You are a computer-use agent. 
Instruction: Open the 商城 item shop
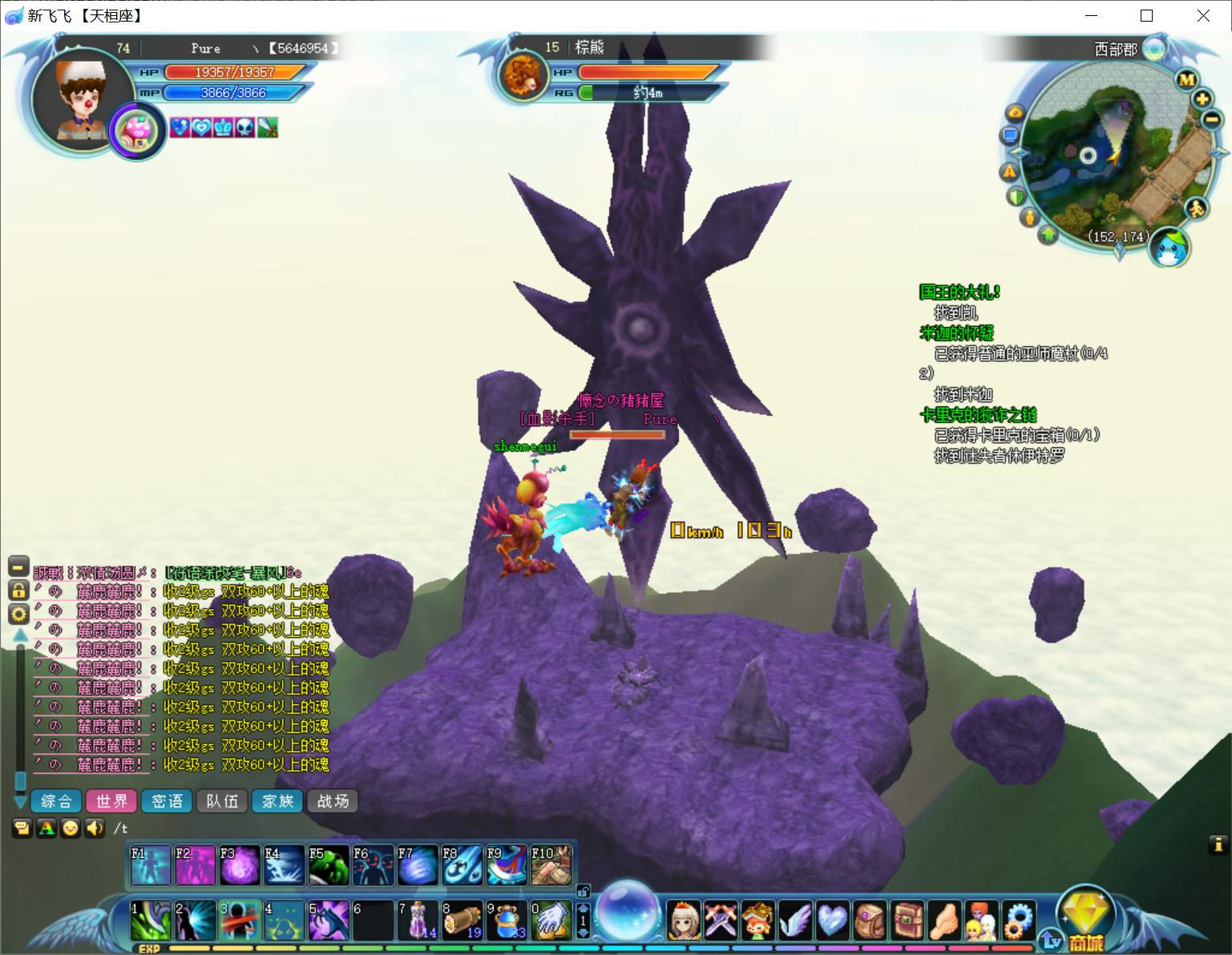pos(1085,921)
